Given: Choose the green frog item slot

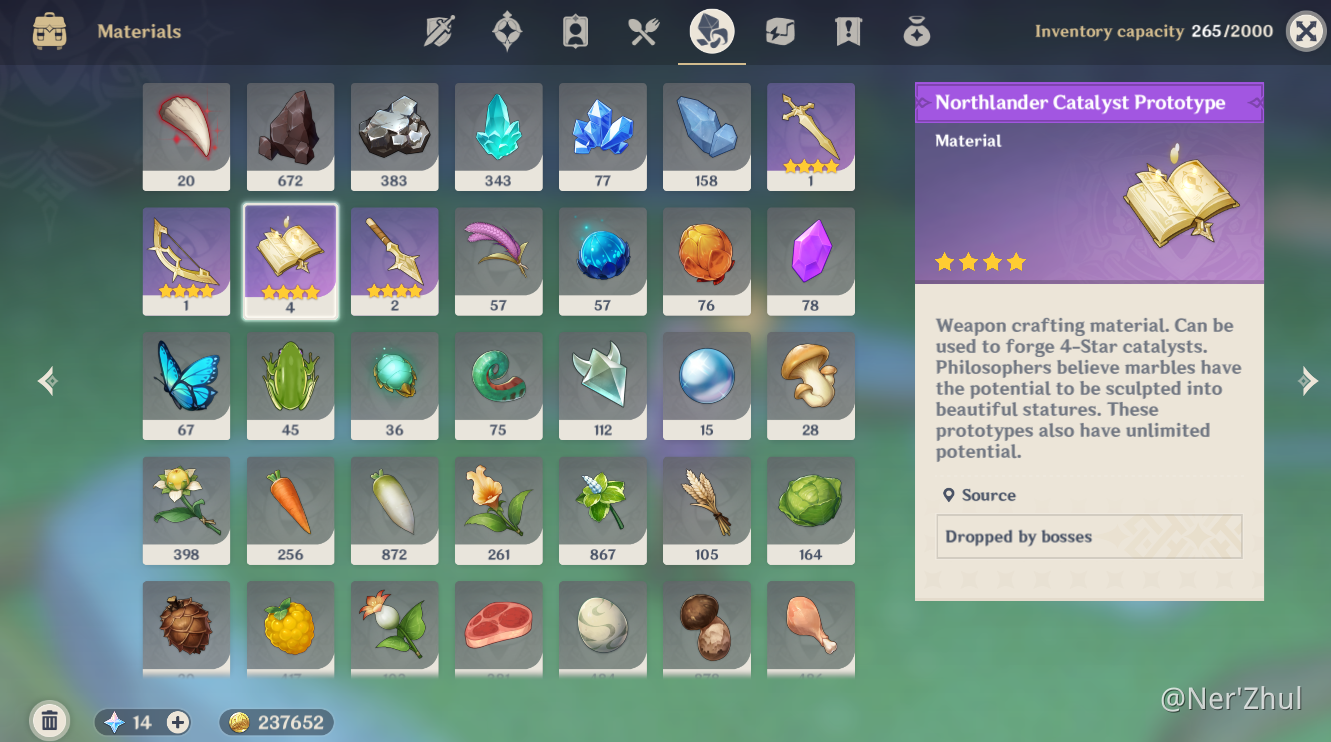Looking at the screenshot, I should coord(290,385).
